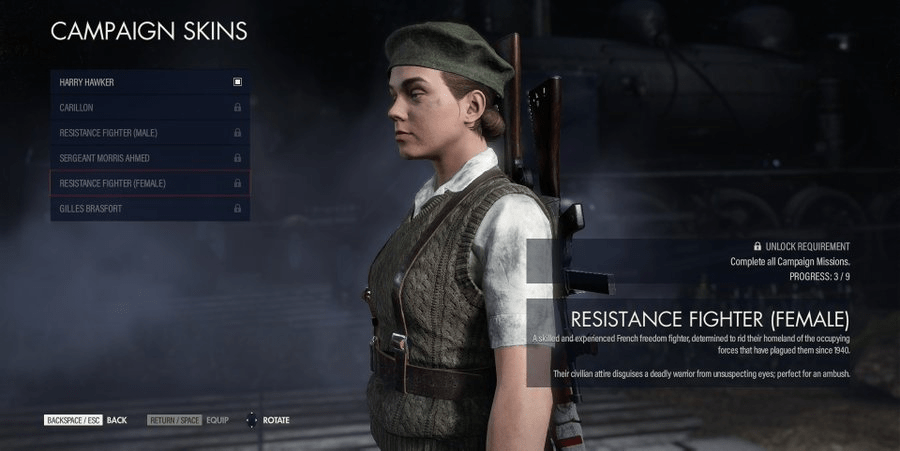
Task: Select Resistance Fighter (Male) skin
Action: pyautogui.click(x=149, y=133)
